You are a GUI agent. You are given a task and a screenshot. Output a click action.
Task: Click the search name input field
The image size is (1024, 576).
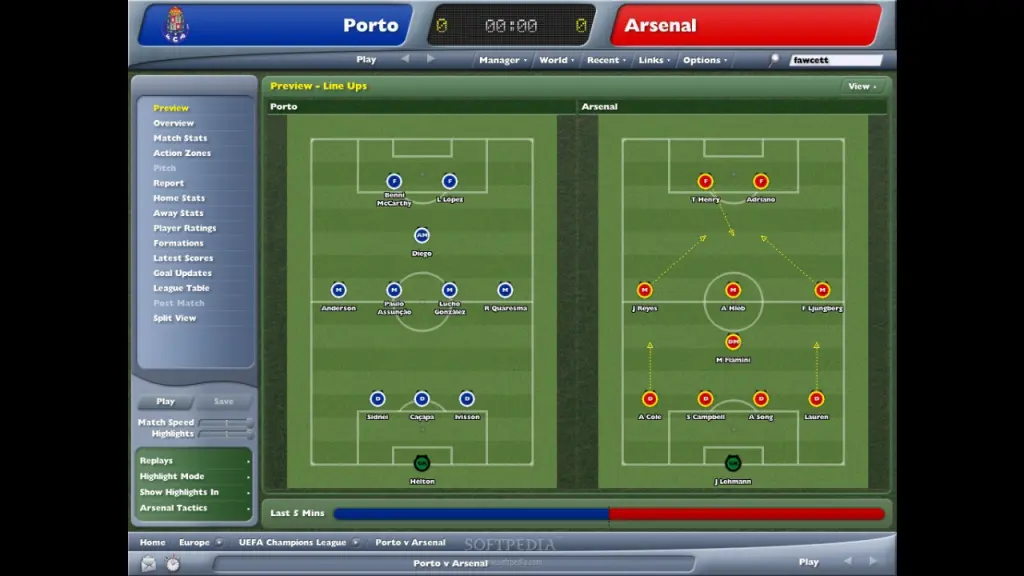835,60
